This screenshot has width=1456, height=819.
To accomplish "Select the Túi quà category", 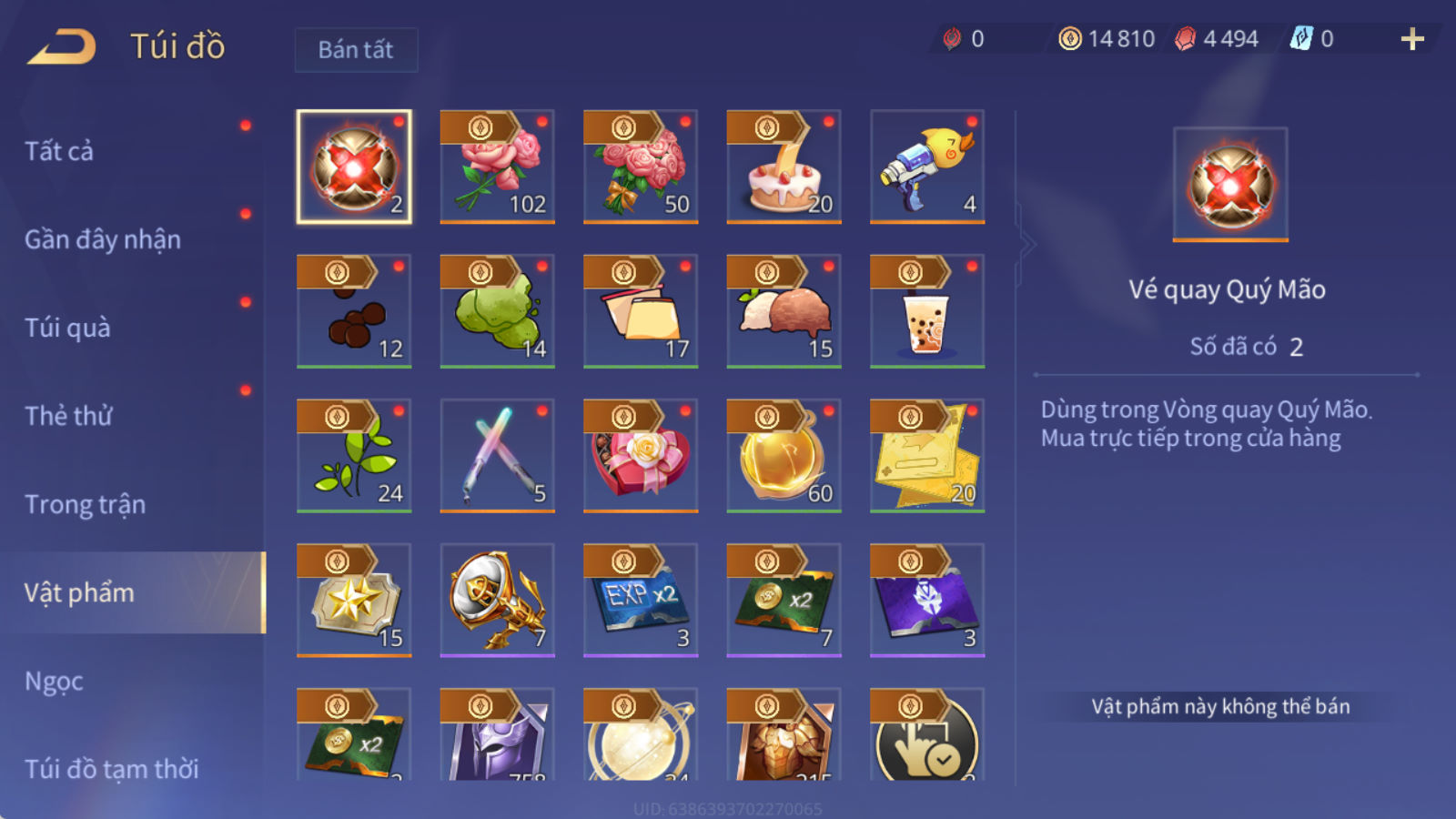I will [67, 328].
